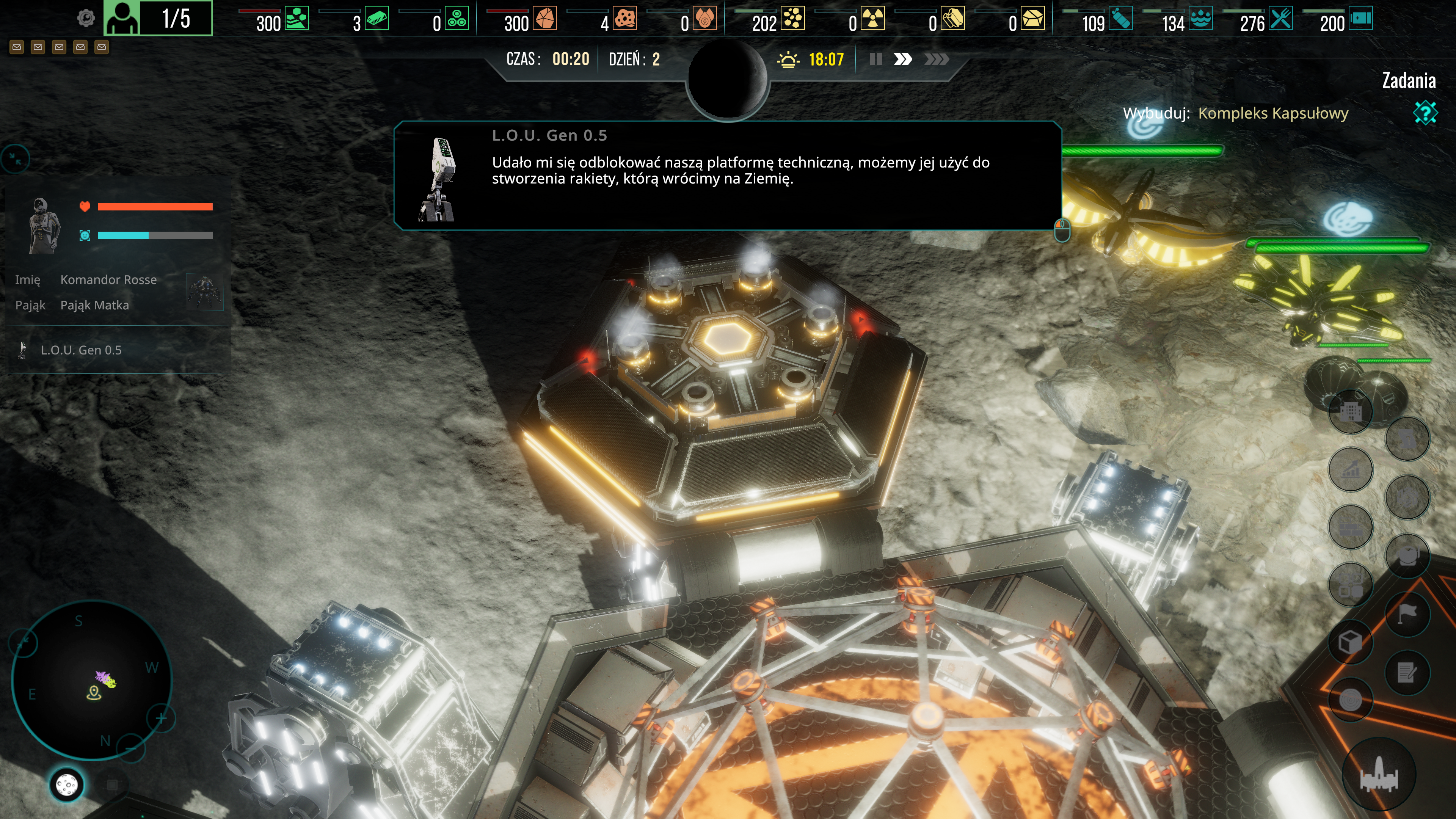Image resolution: width=1456 pixels, height=819 pixels.
Task: Click the location marker on the minimap
Action: (x=94, y=693)
